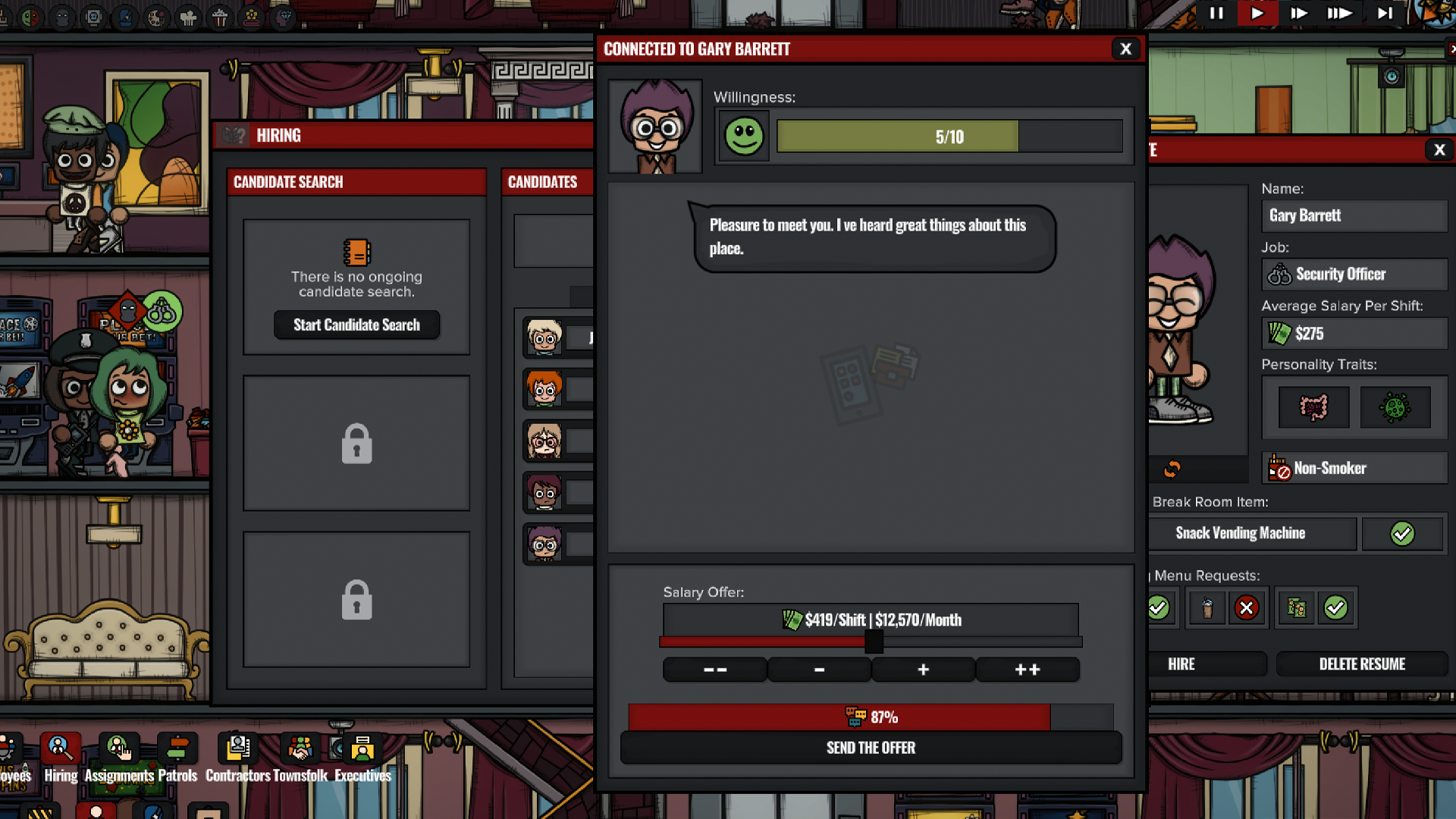Pause the game
Screen dimensions: 1456x819
(1216, 13)
